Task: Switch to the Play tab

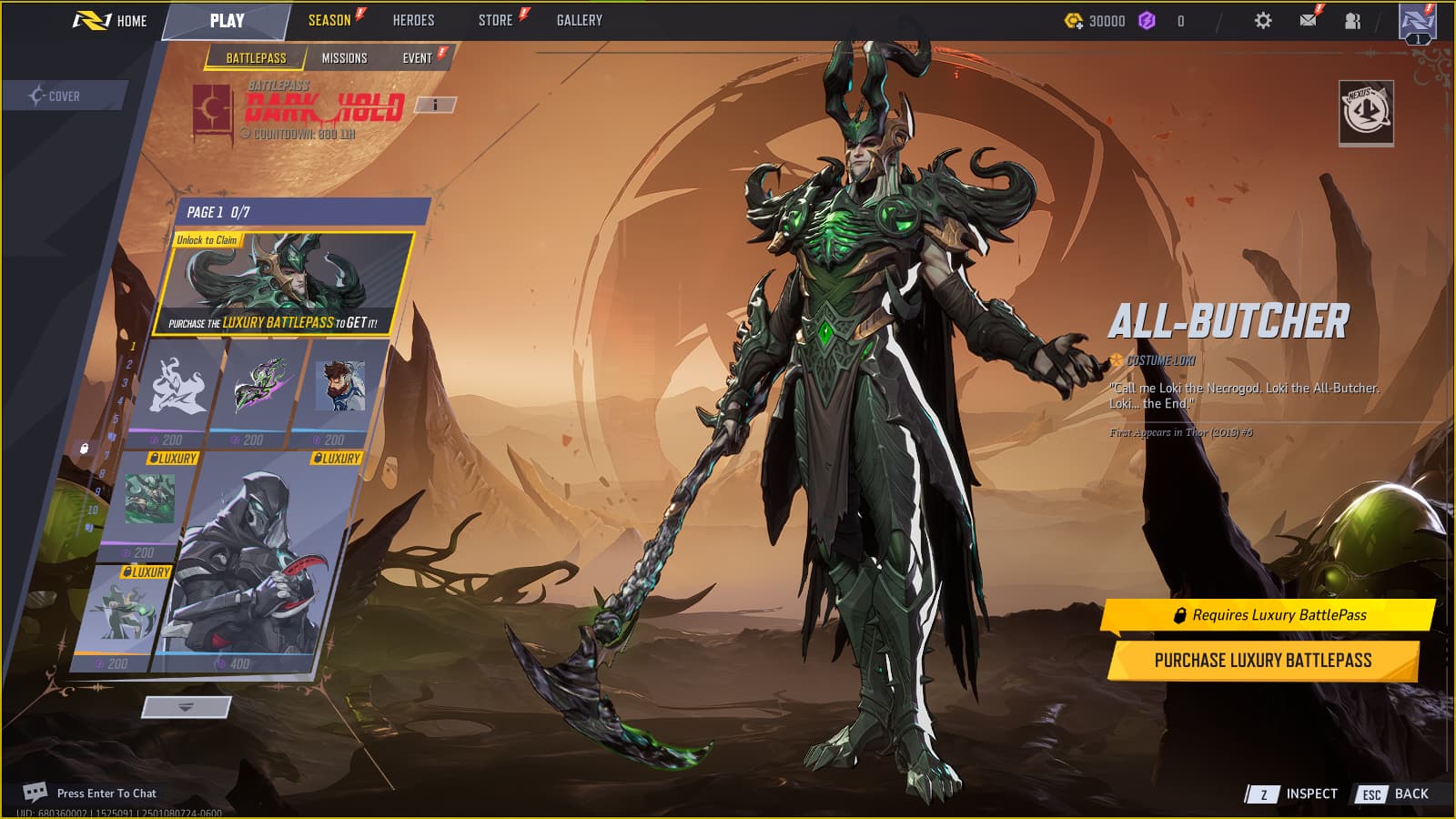Action: tap(227, 20)
